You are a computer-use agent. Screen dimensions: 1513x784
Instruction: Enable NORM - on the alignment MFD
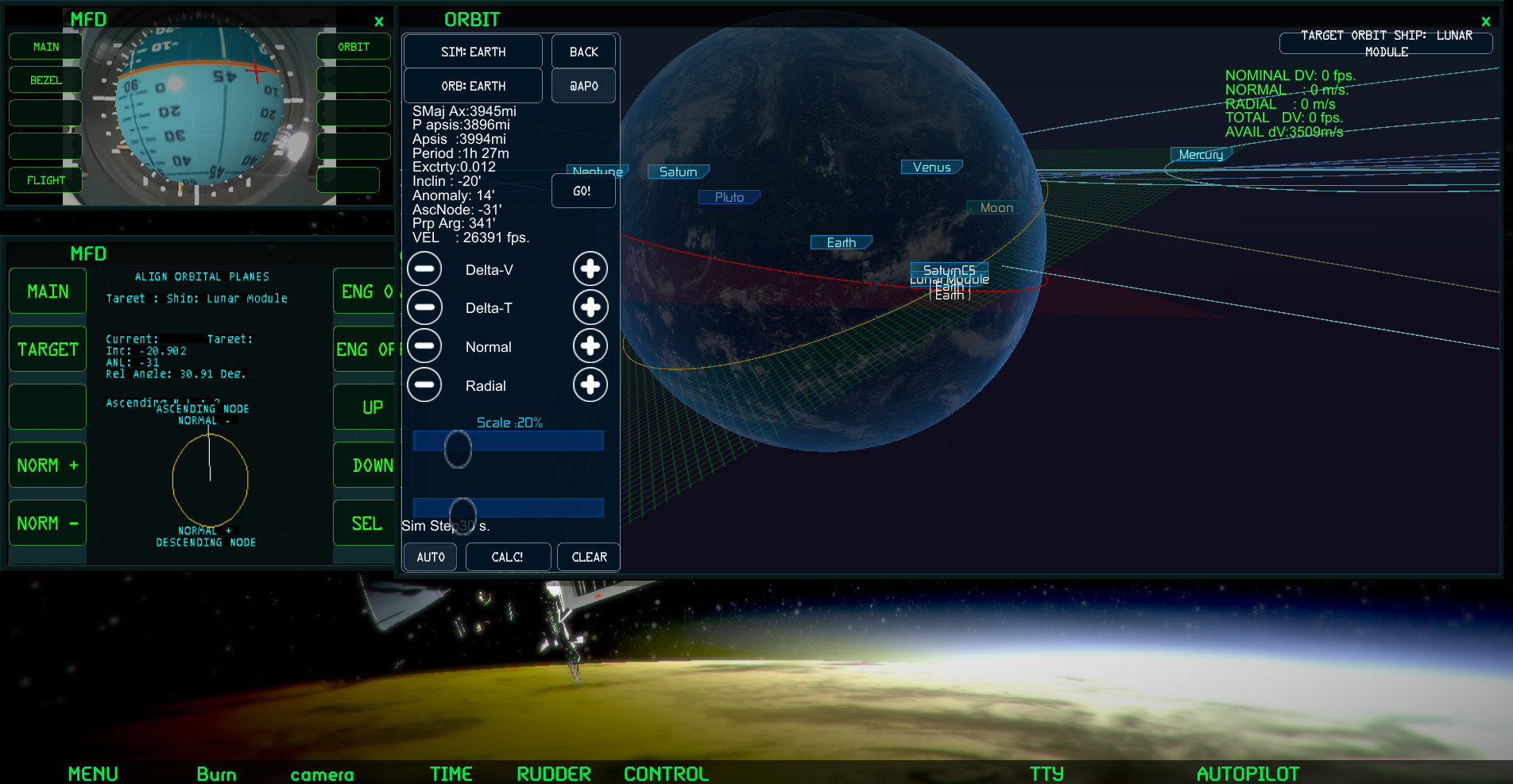point(47,523)
